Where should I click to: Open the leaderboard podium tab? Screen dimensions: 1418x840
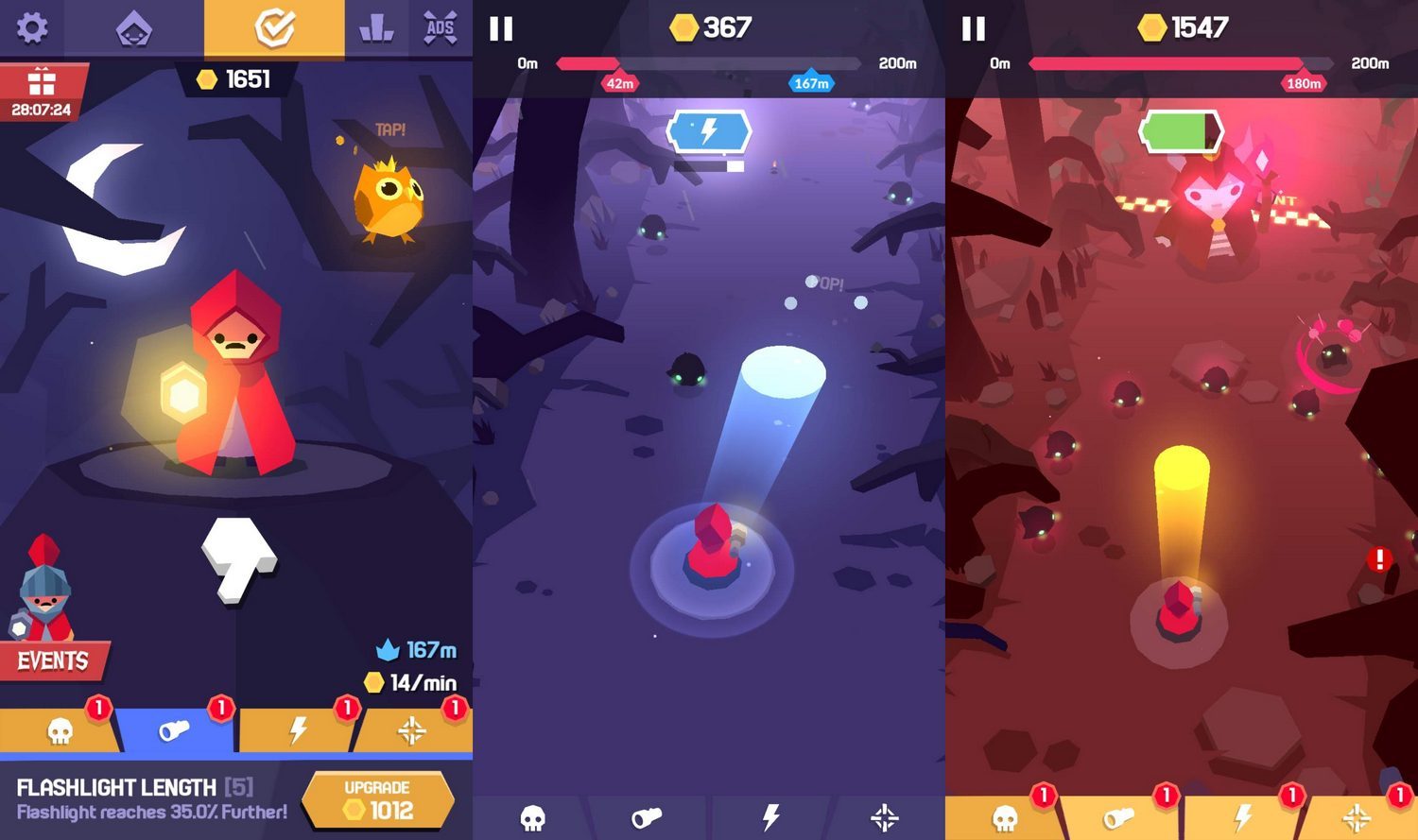(376, 28)
